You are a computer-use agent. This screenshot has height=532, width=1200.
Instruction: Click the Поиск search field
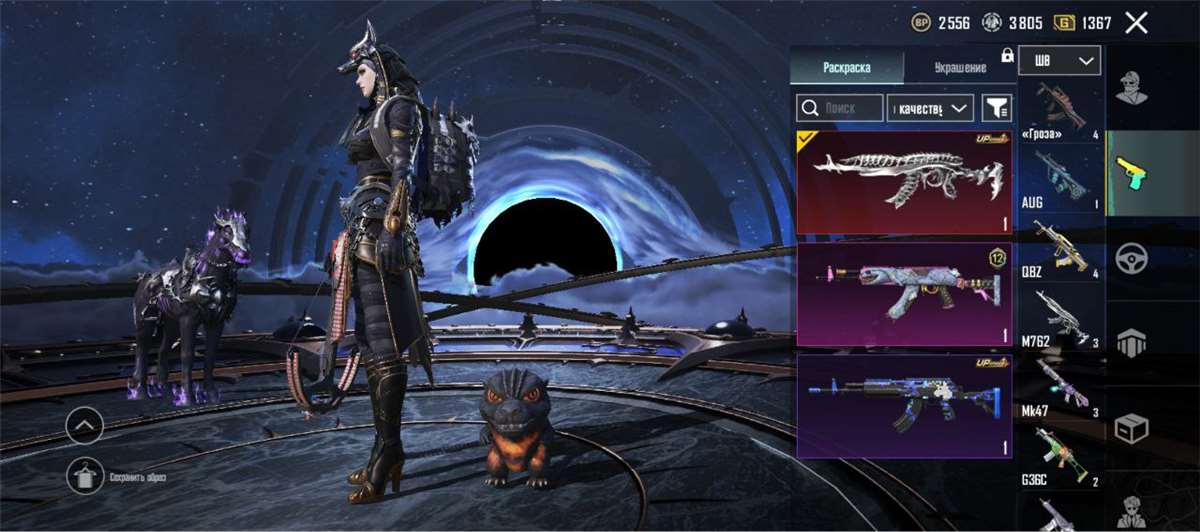[840, 108]
